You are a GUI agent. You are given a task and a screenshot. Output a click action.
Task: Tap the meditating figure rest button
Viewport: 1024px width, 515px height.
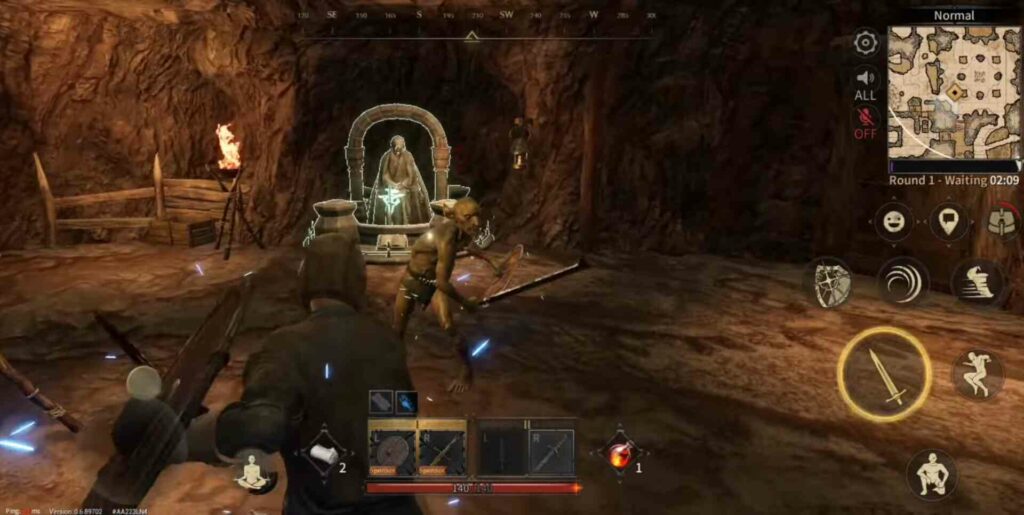253,472
